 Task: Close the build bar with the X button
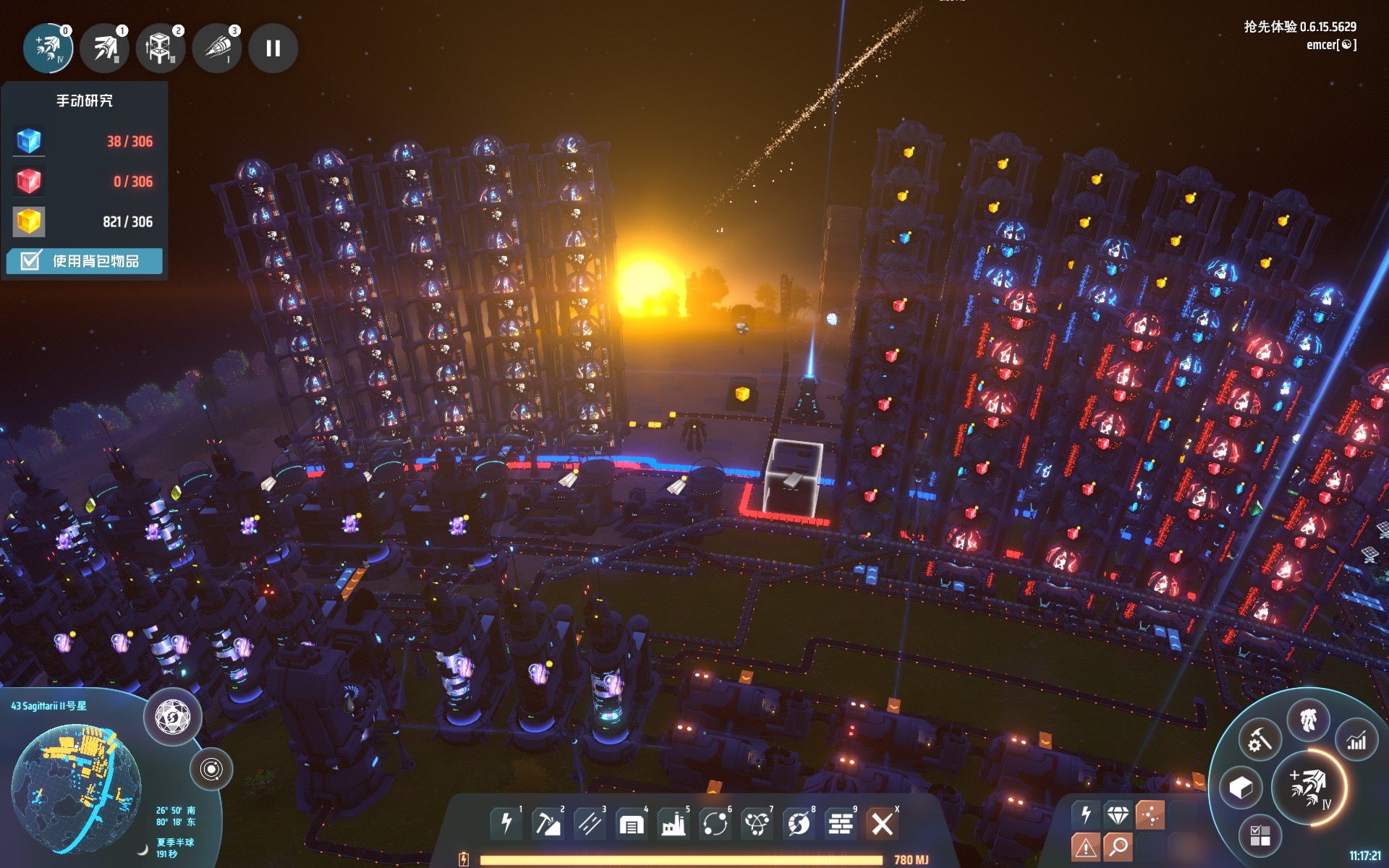click(x=882, y=823)
